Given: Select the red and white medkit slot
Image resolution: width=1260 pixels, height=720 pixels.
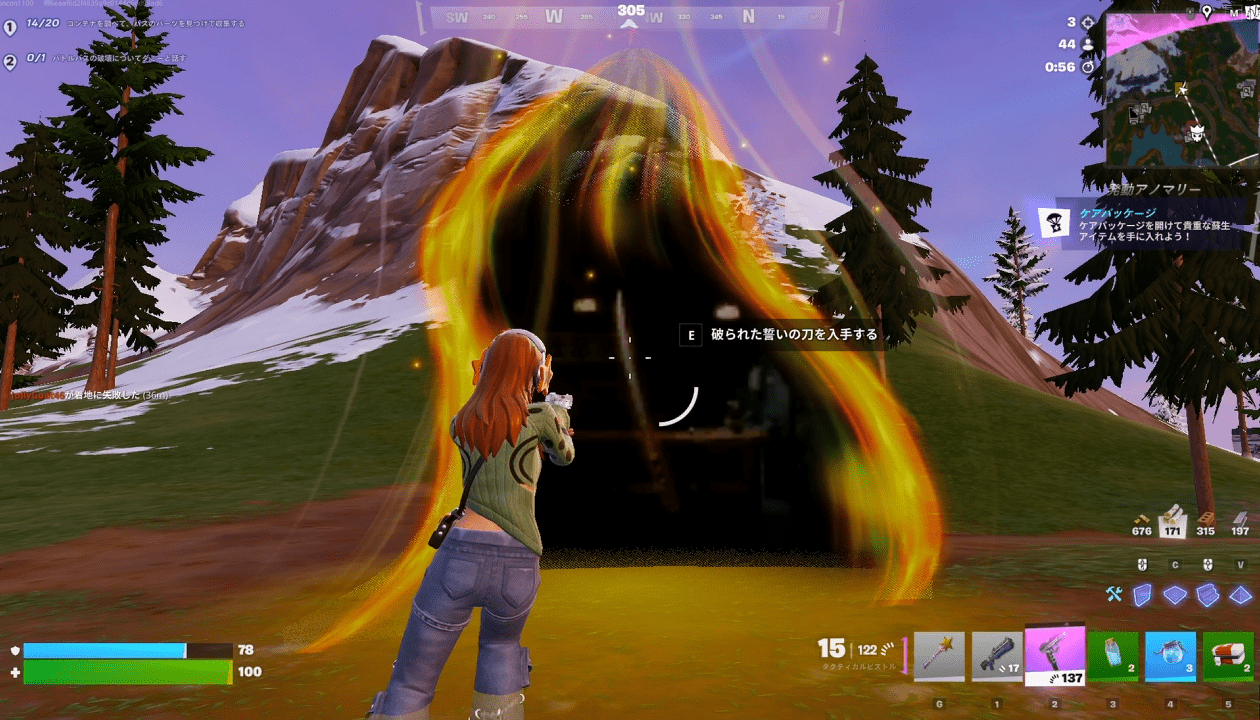Looking at the screenshot, I should tap(1229, 656).
